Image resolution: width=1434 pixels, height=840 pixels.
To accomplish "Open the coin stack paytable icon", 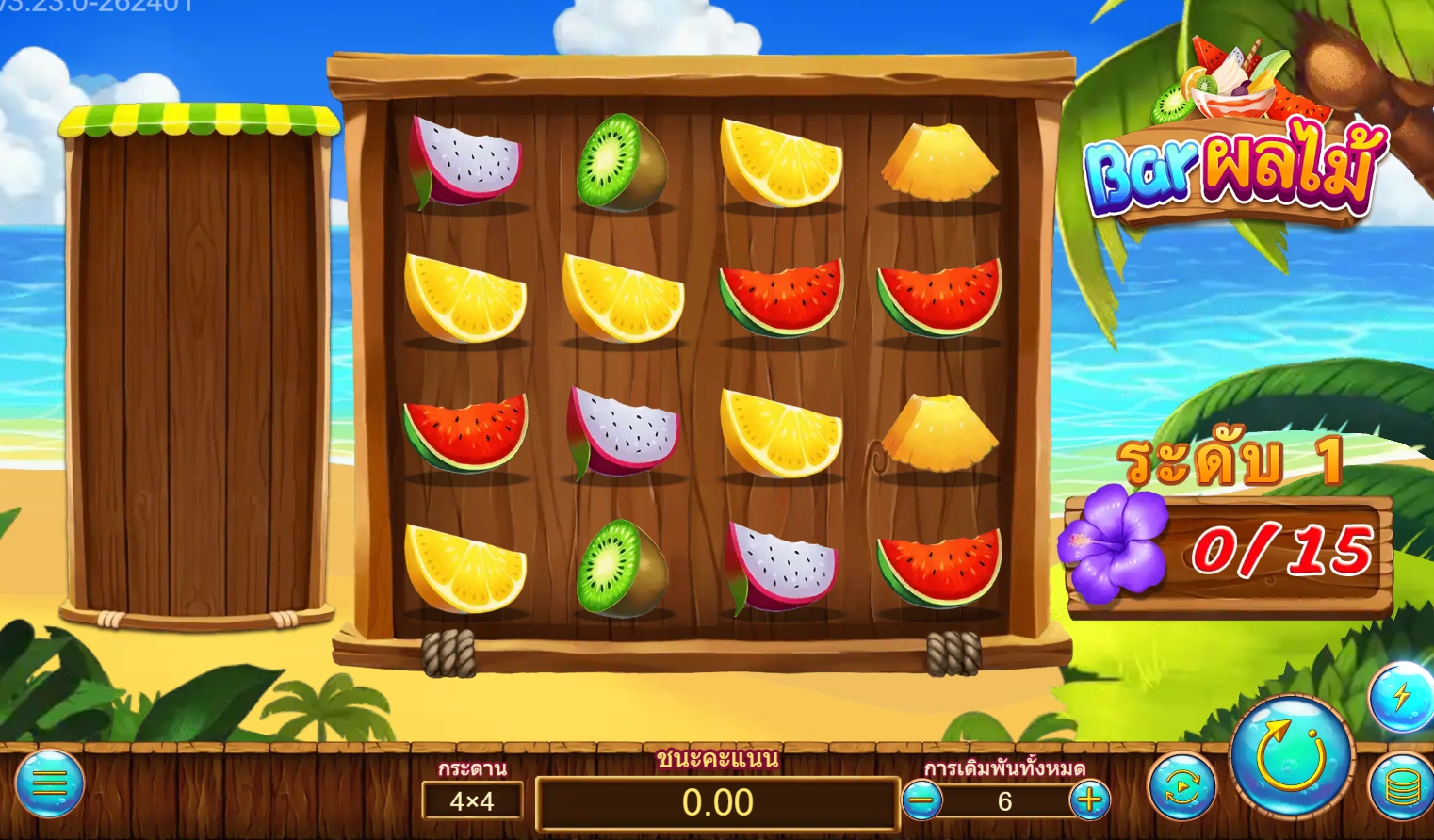I will click(1401, 787).
